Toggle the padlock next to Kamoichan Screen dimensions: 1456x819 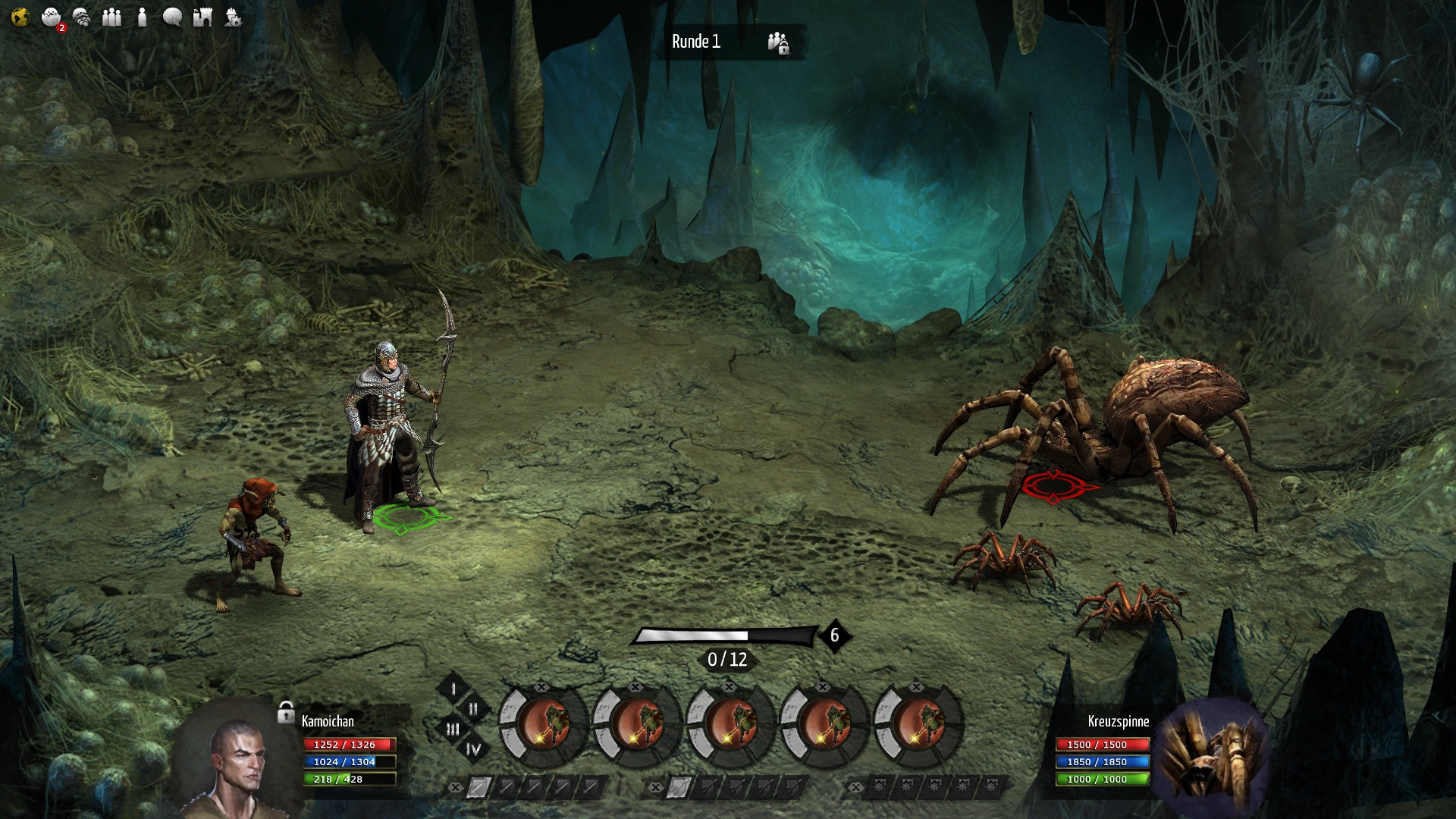point(286,712)
